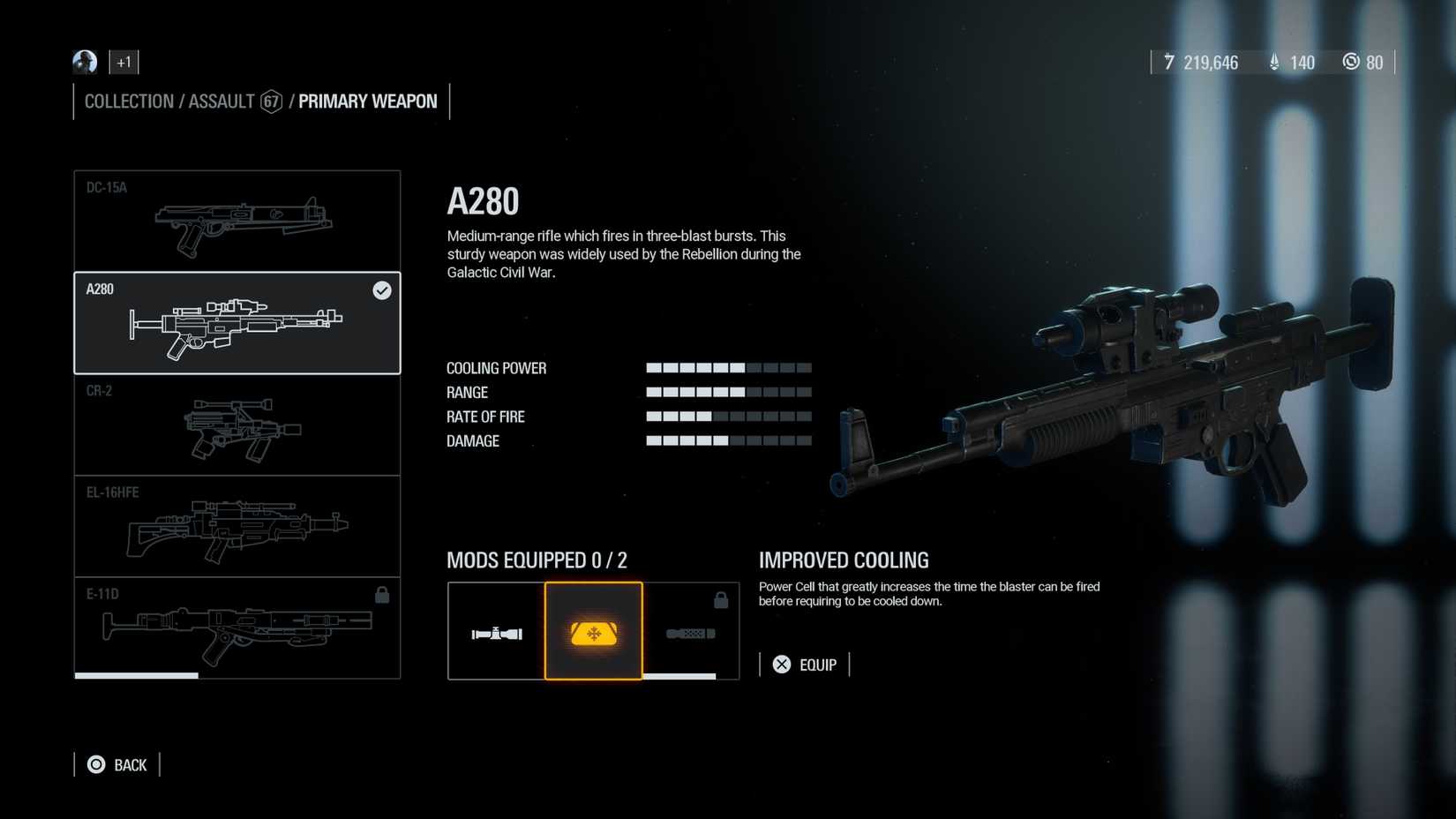The height and width of the screenshot is (819, 1456).
Task: Switch to the PRIMARY WEAPON section label
Action: [367, 101]
